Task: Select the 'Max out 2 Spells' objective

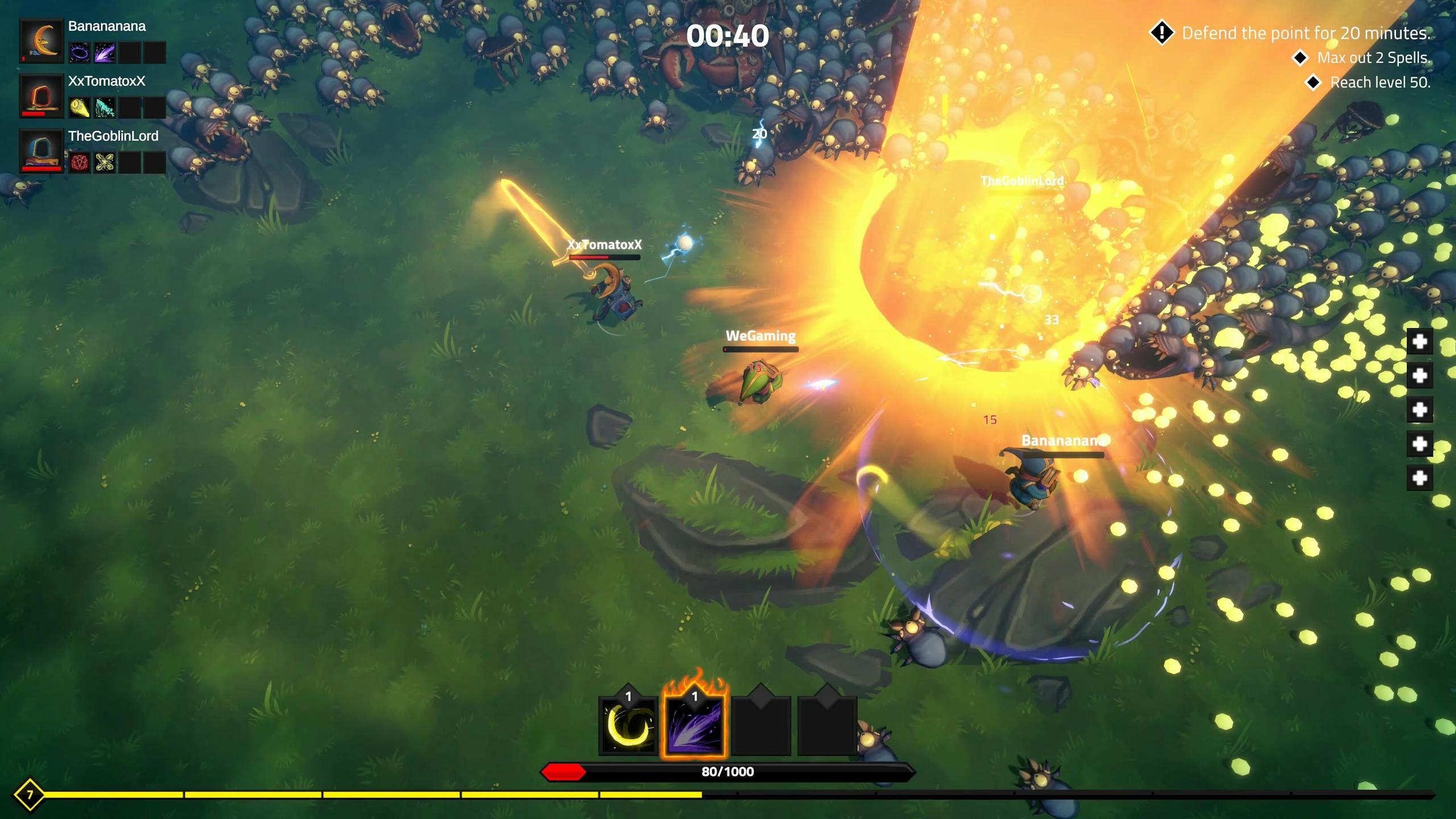Action: pyautogui.click(x=1373, y=58)
